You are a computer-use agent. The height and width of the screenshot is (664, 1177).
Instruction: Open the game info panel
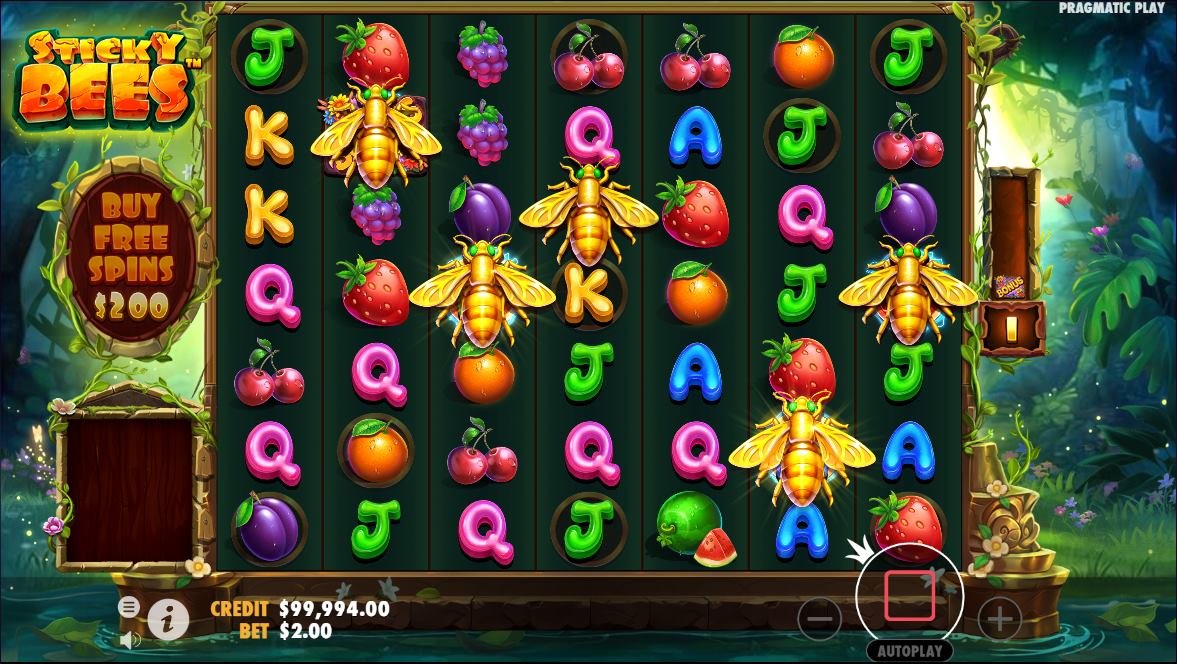168,621
